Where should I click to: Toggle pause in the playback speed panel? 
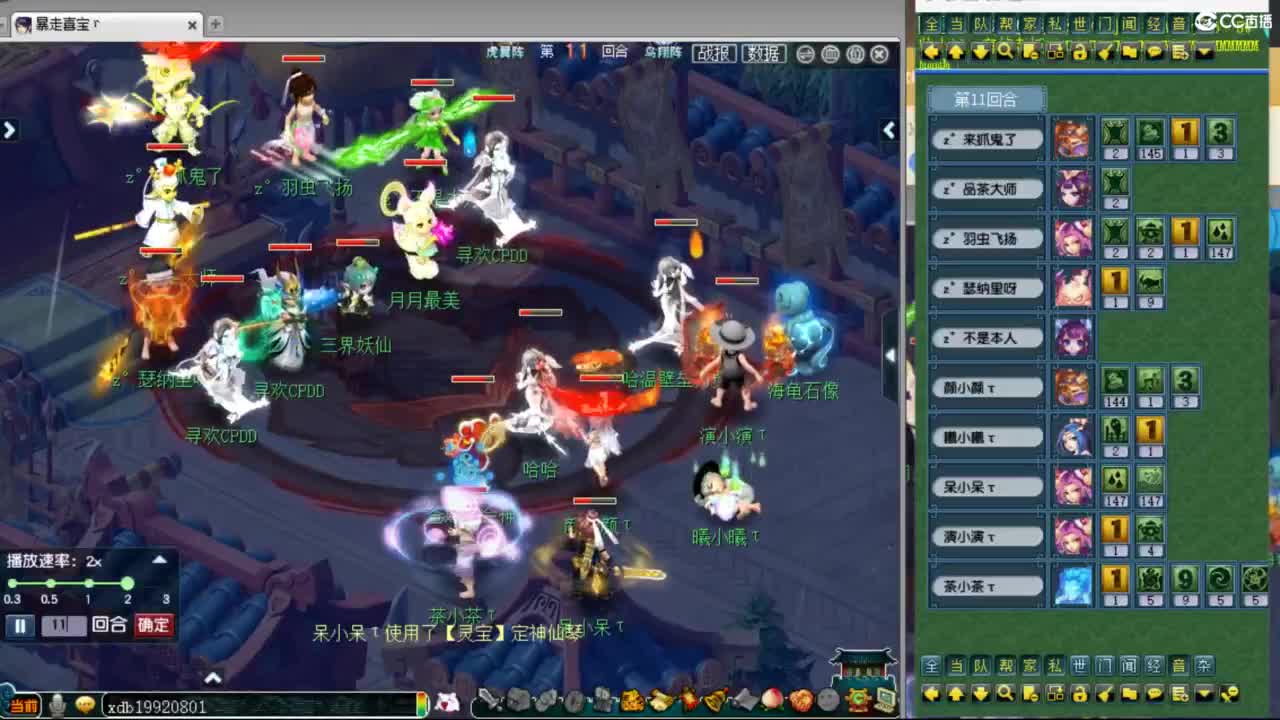click(x=20, y=624)
